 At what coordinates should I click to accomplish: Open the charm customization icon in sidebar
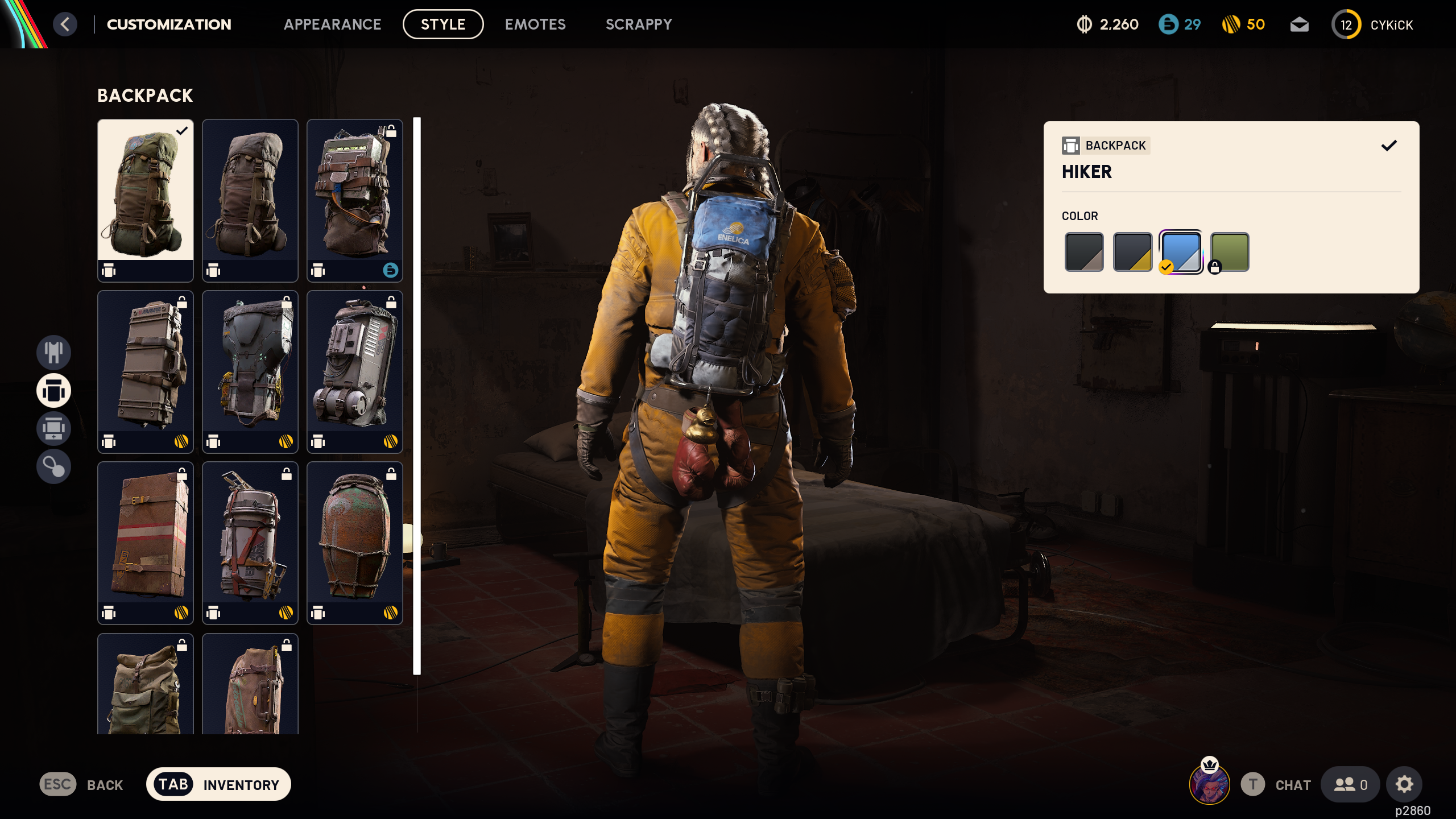(x=53, y=466)
